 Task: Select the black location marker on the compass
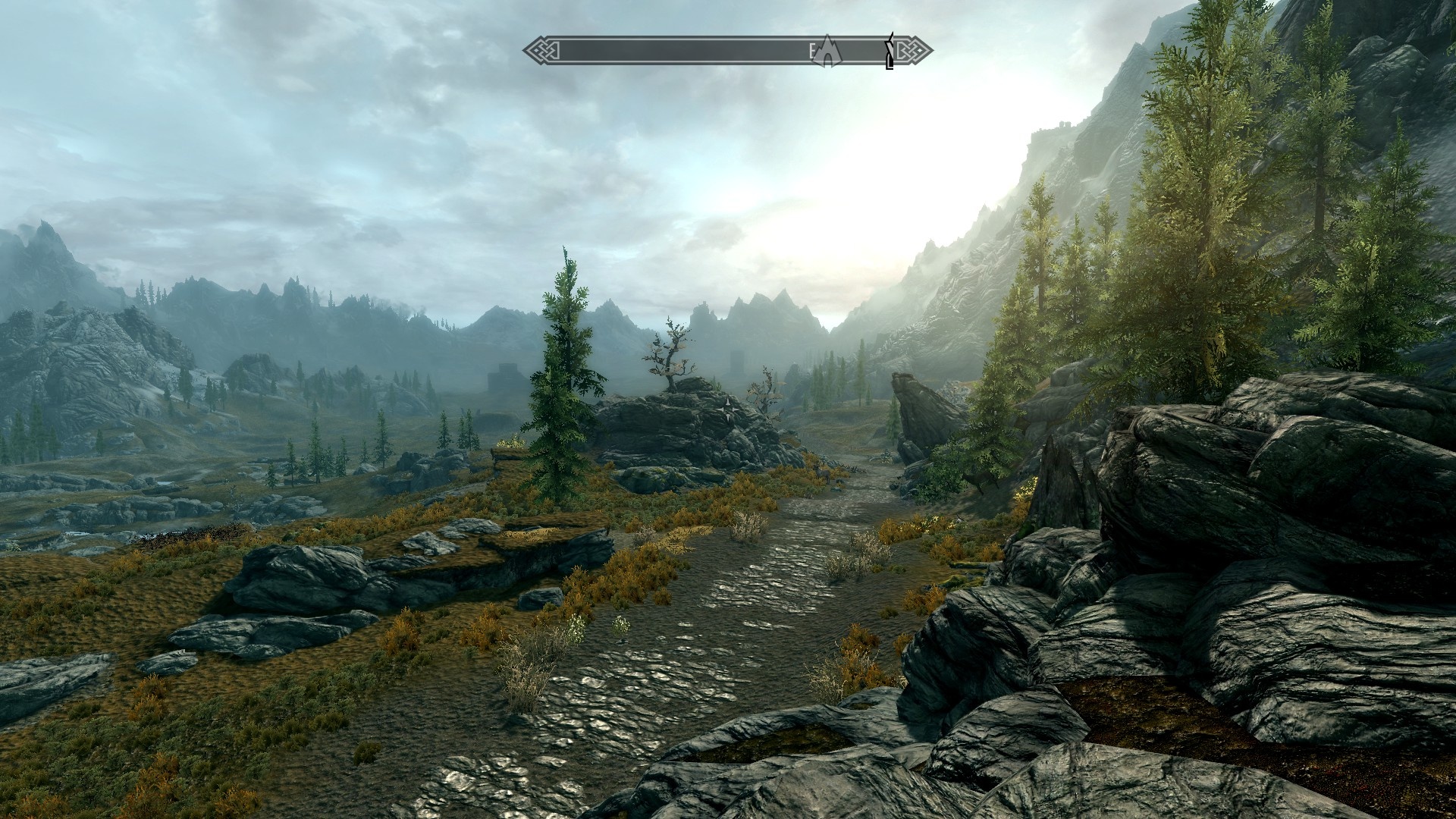[x=890, y=52]
